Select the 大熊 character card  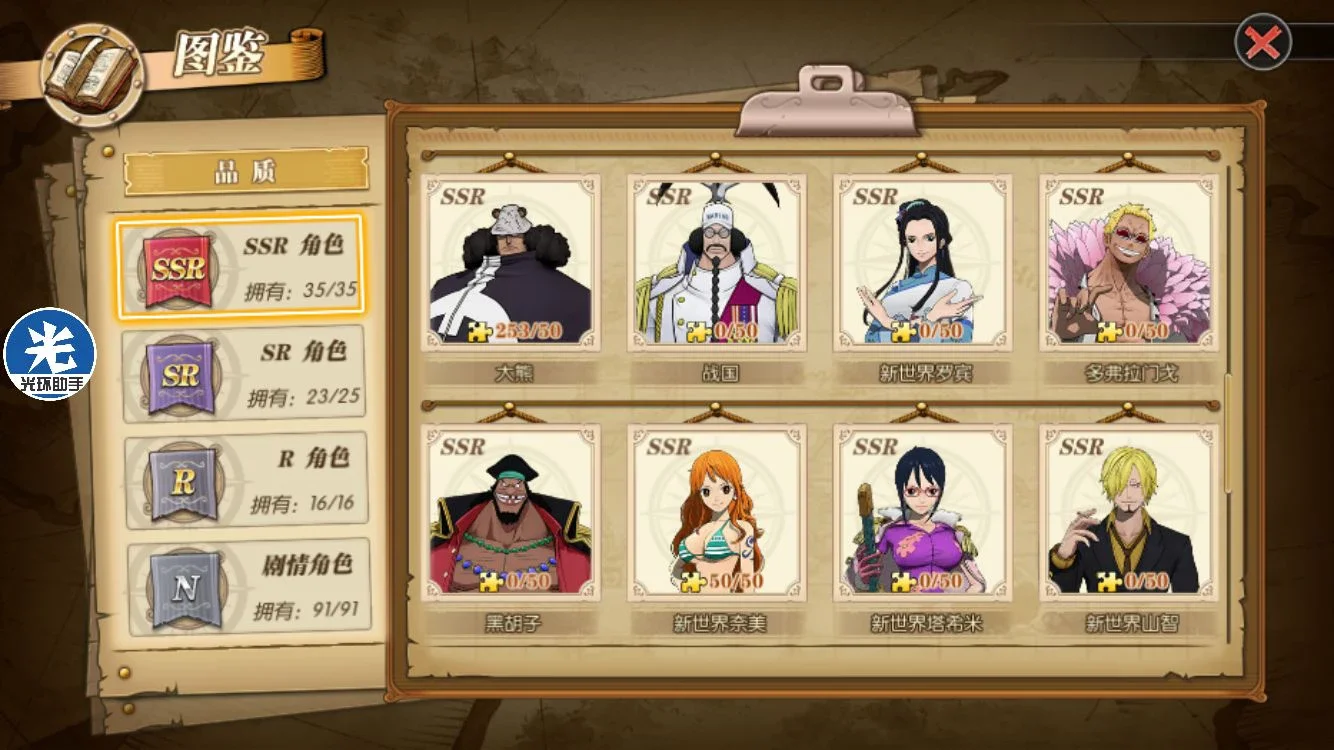click(x=511, y=264)
